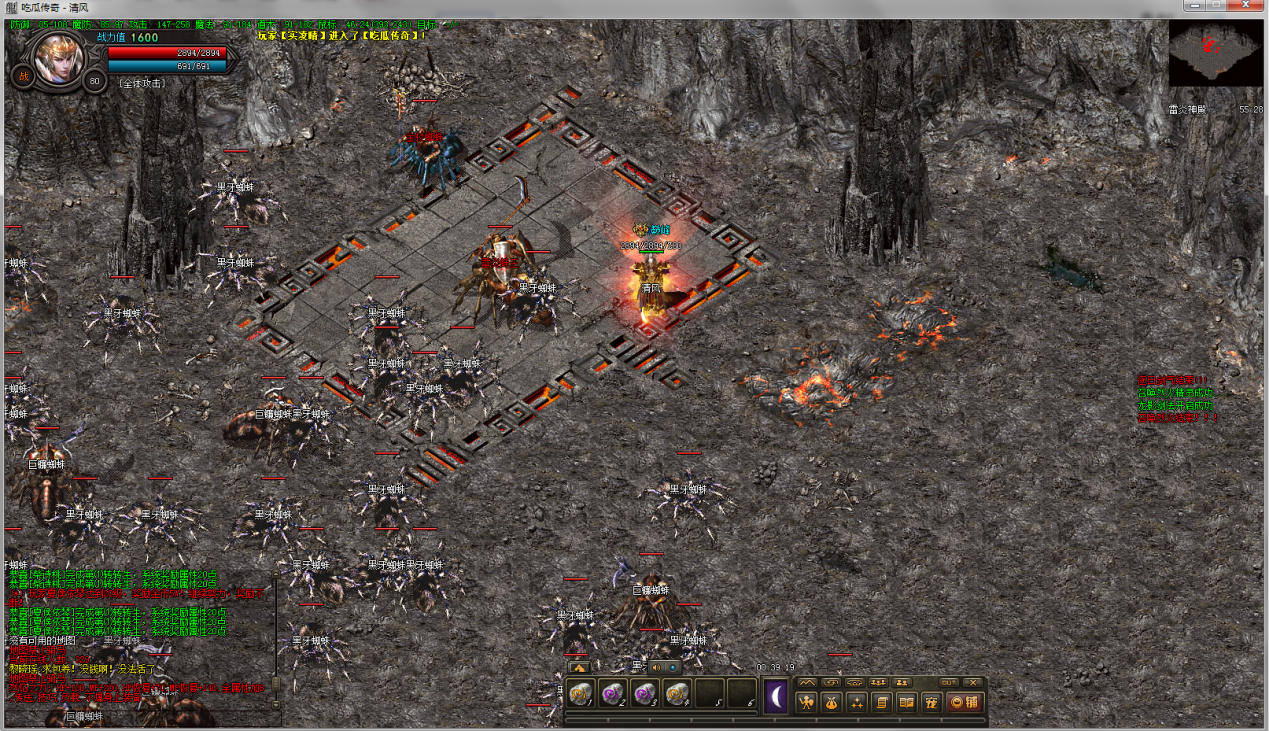
Task: Open the open-book icon
Action: point(907,702)
